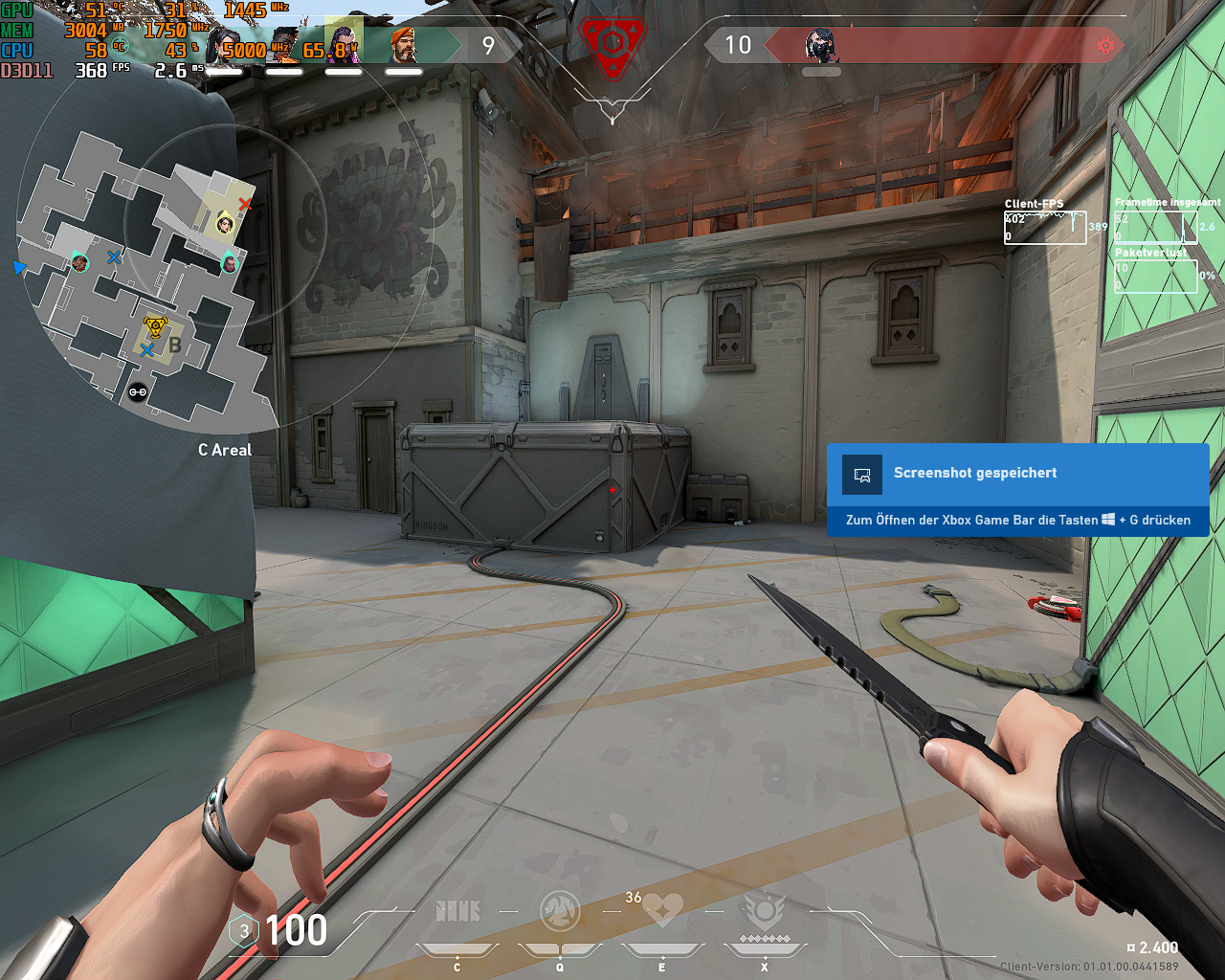Click the blue player arrow on the minimap
Viewport: 1225px width, 980px height.
18,268
